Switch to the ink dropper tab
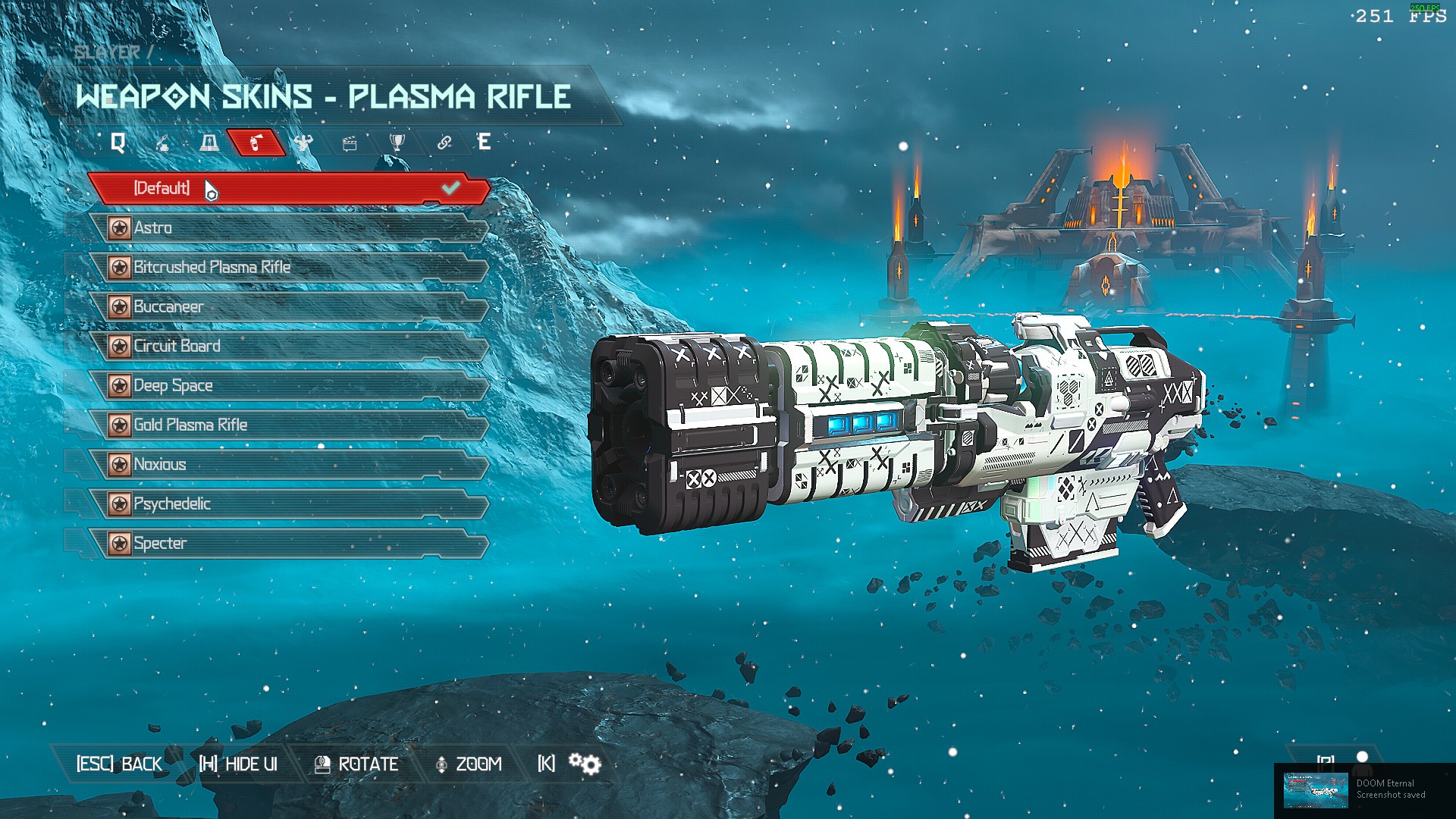Screen dimensions: 1456x819 (162, 143)
